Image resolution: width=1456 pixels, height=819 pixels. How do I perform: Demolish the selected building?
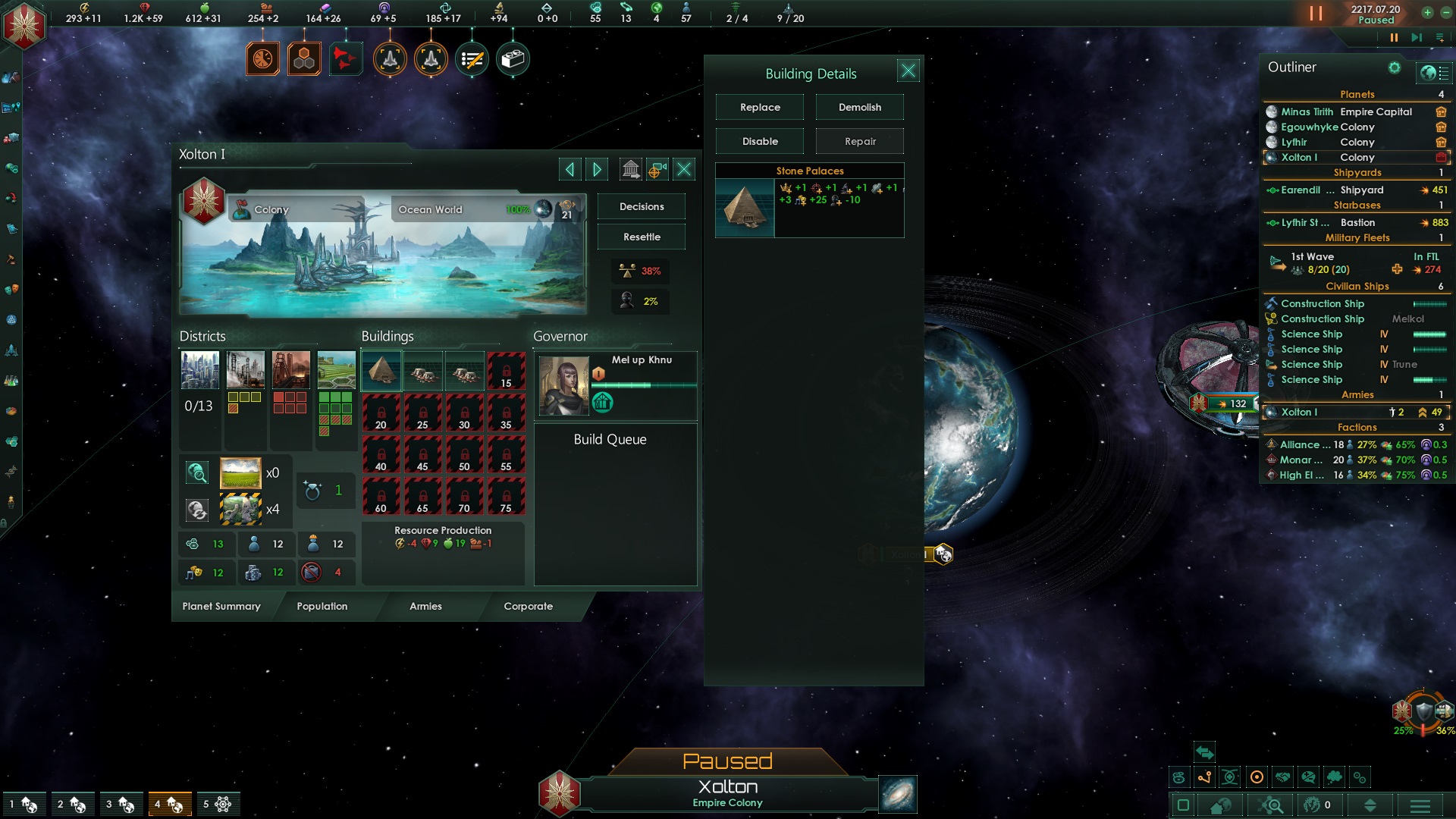click(859, 107)
